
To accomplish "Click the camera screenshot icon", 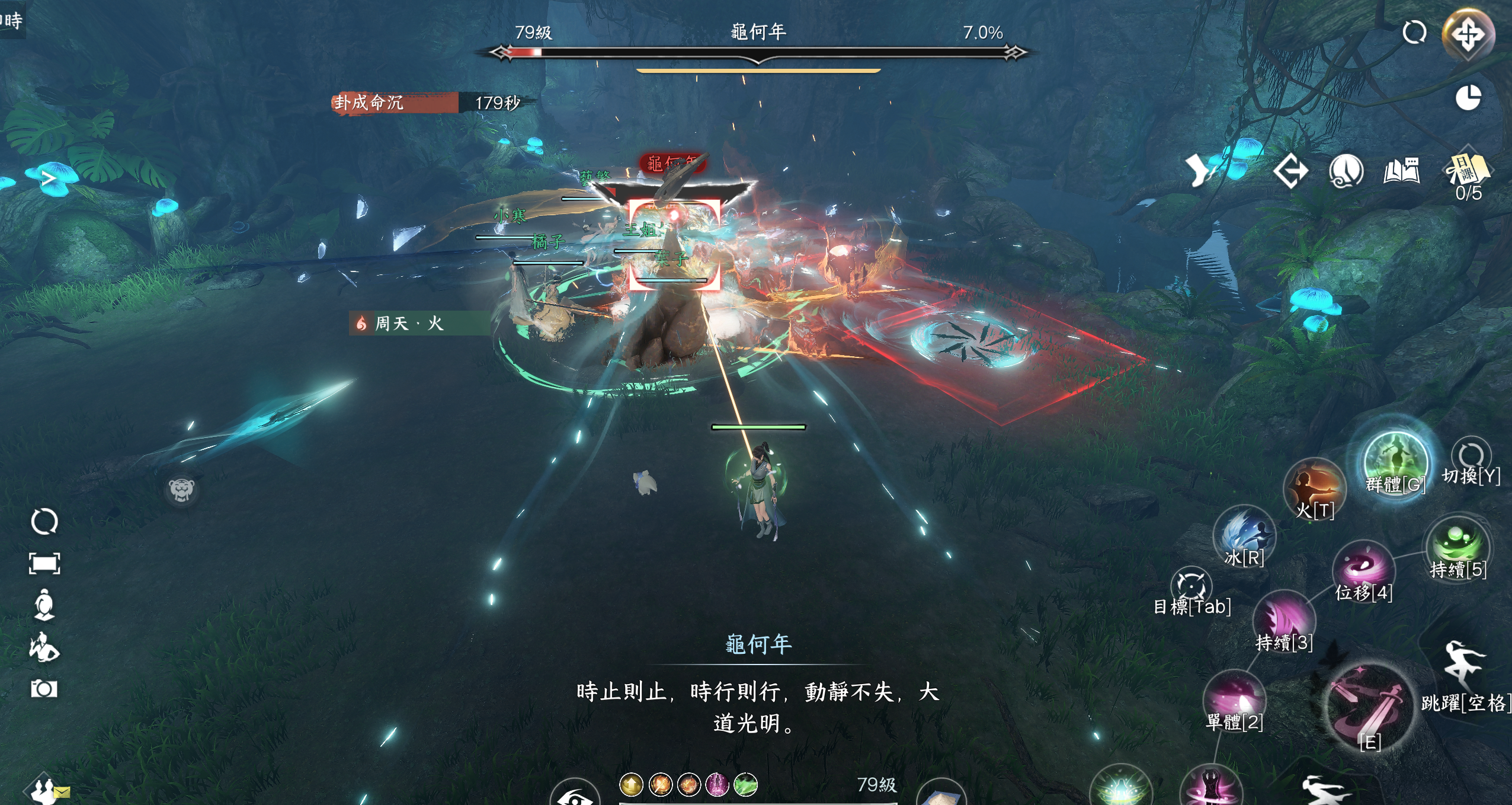I will 44,689.
